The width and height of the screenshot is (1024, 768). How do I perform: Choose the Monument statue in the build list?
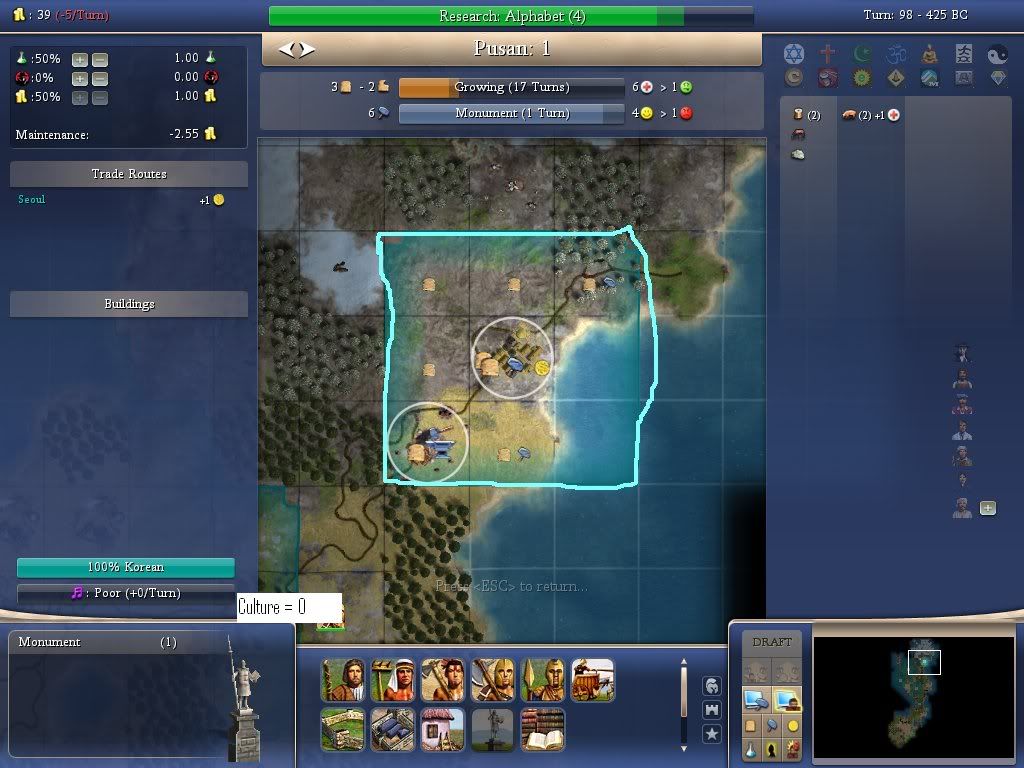(x=492, y=730)
